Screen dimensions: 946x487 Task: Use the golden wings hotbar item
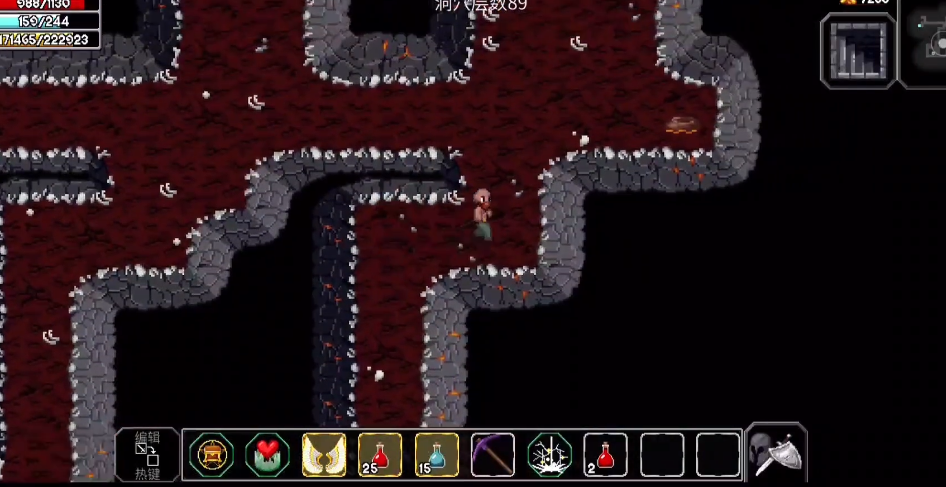[324, 455]
